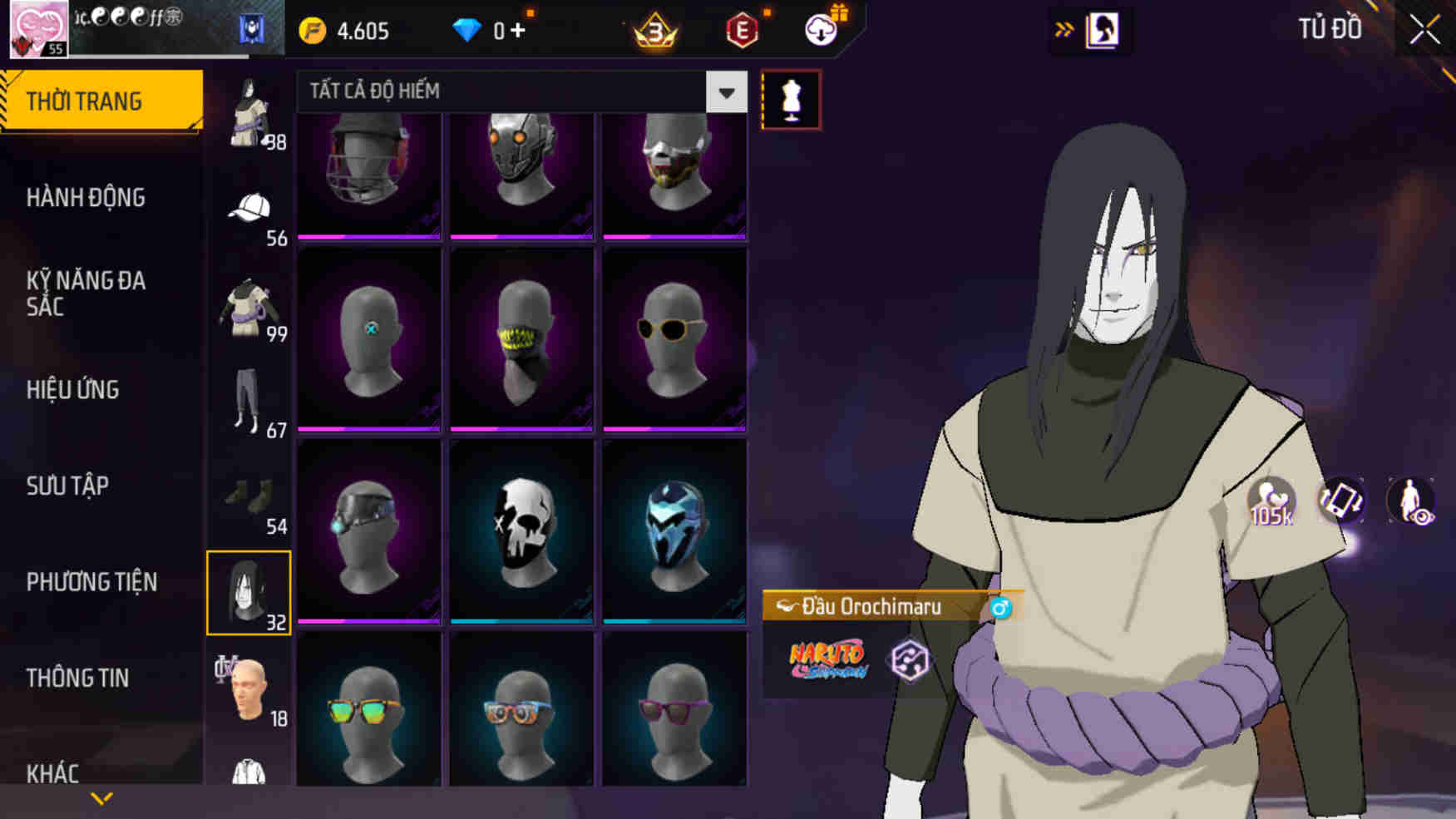Open the cloud gift download icon

tap(819, 29)
